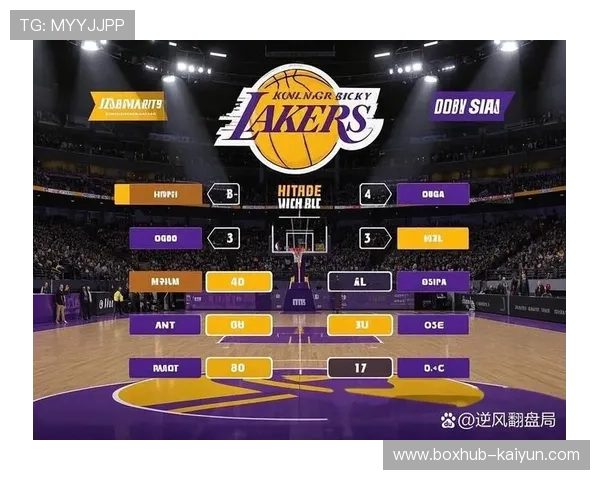Select the yellow button in the right column
Image resolution: width=600 pixels, height=480 pixels.
pos(433,238)
